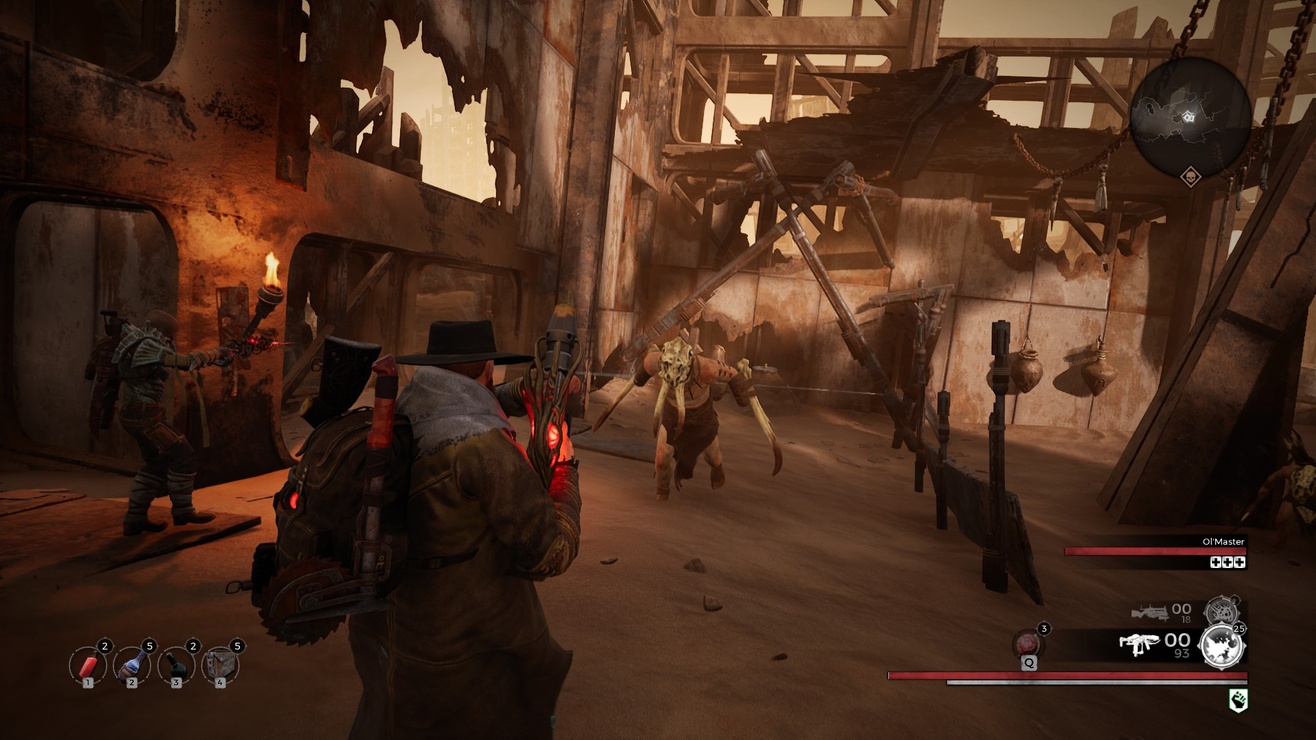Use the Dragon Heart healing item
Screen dimensions: 1316x740
[1028, 643]
